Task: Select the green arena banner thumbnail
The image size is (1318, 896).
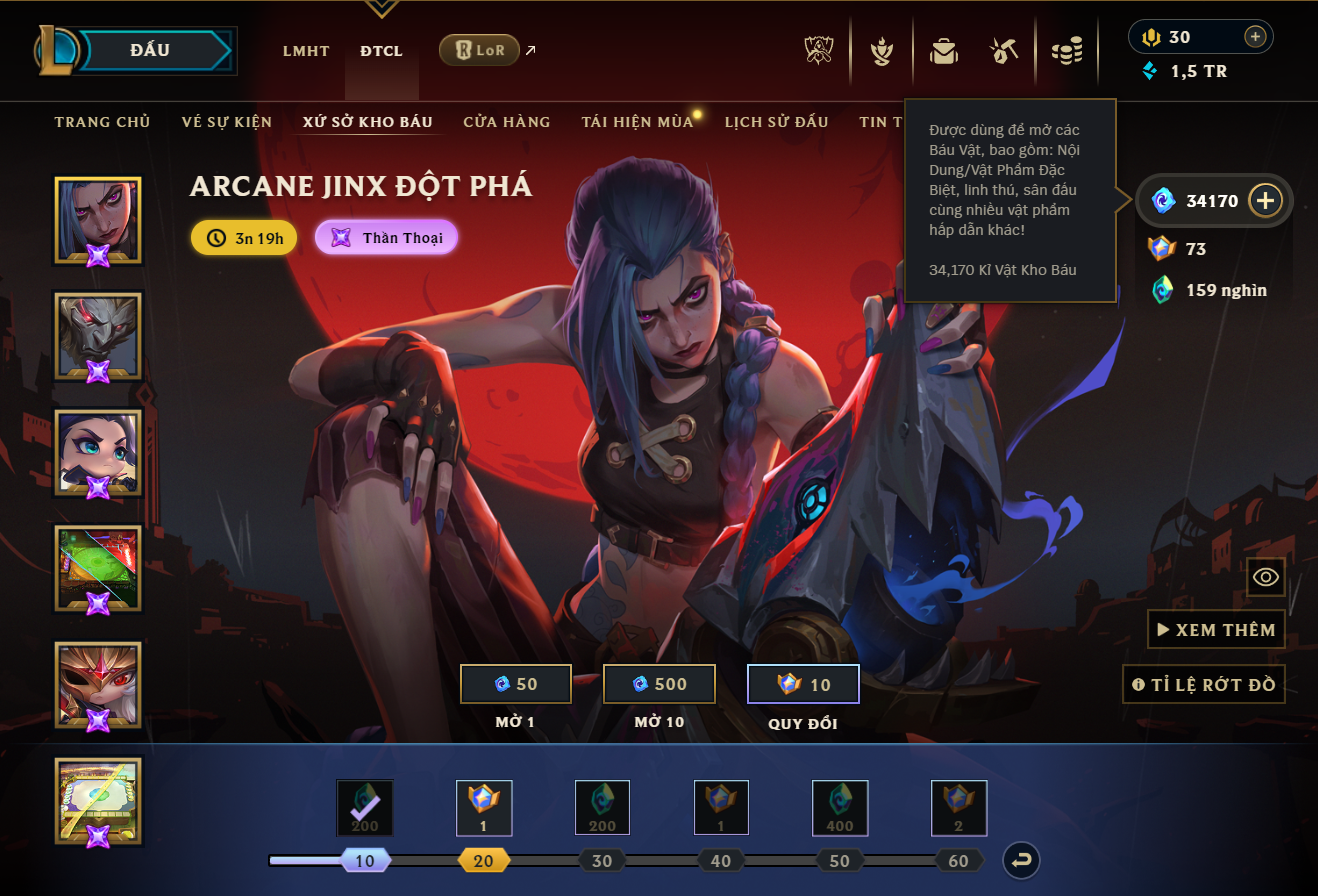Action: (x=98, y=568)
